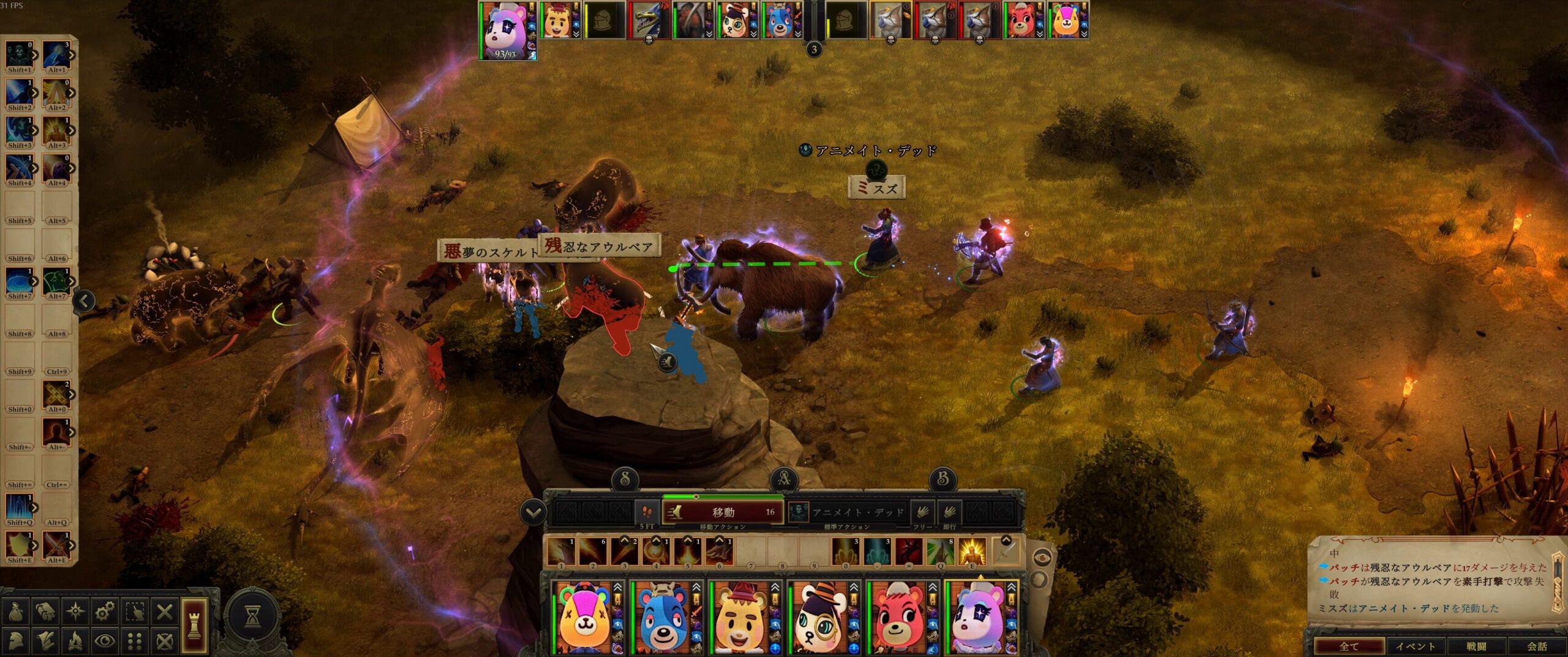
Task: Collapse the left spell panel arrow
Action: point(84,300)
